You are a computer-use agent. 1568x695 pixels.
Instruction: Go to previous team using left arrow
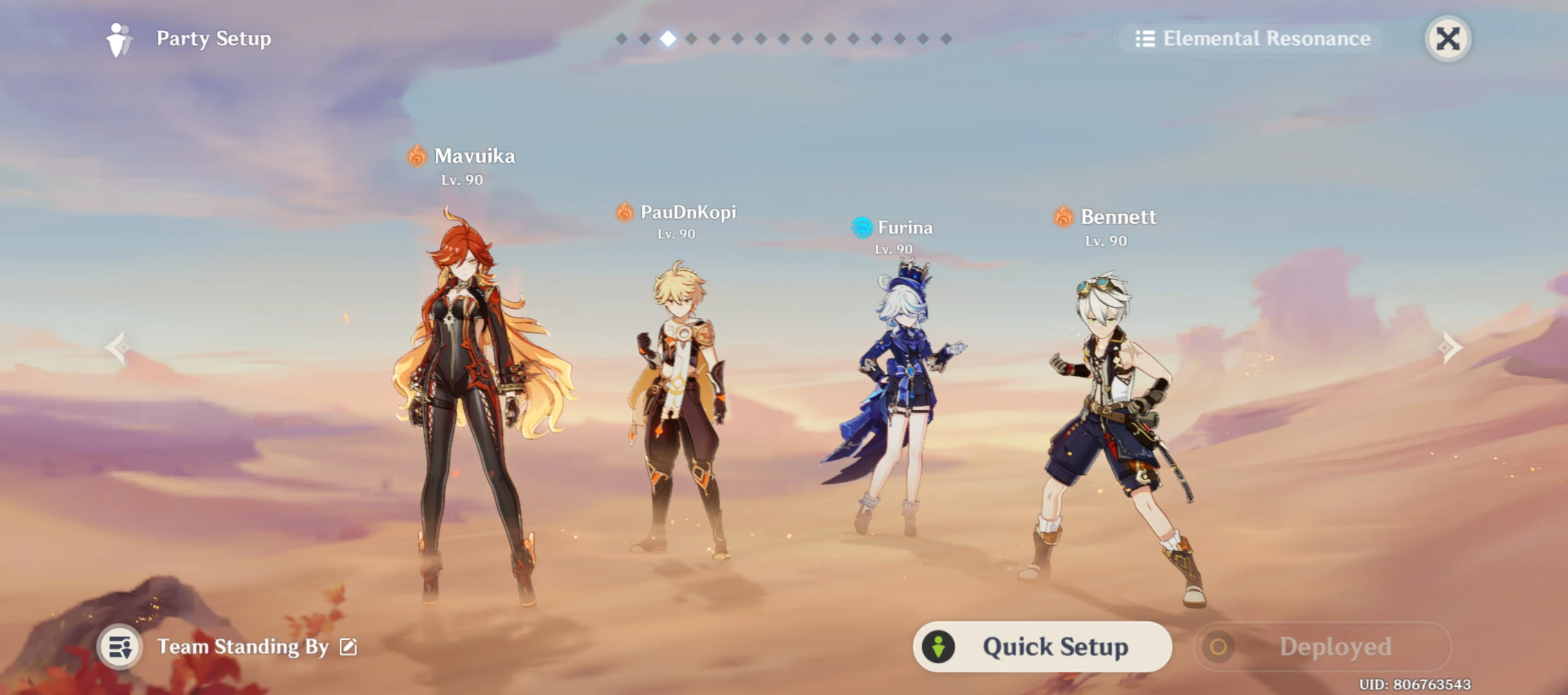coord(118,347)
